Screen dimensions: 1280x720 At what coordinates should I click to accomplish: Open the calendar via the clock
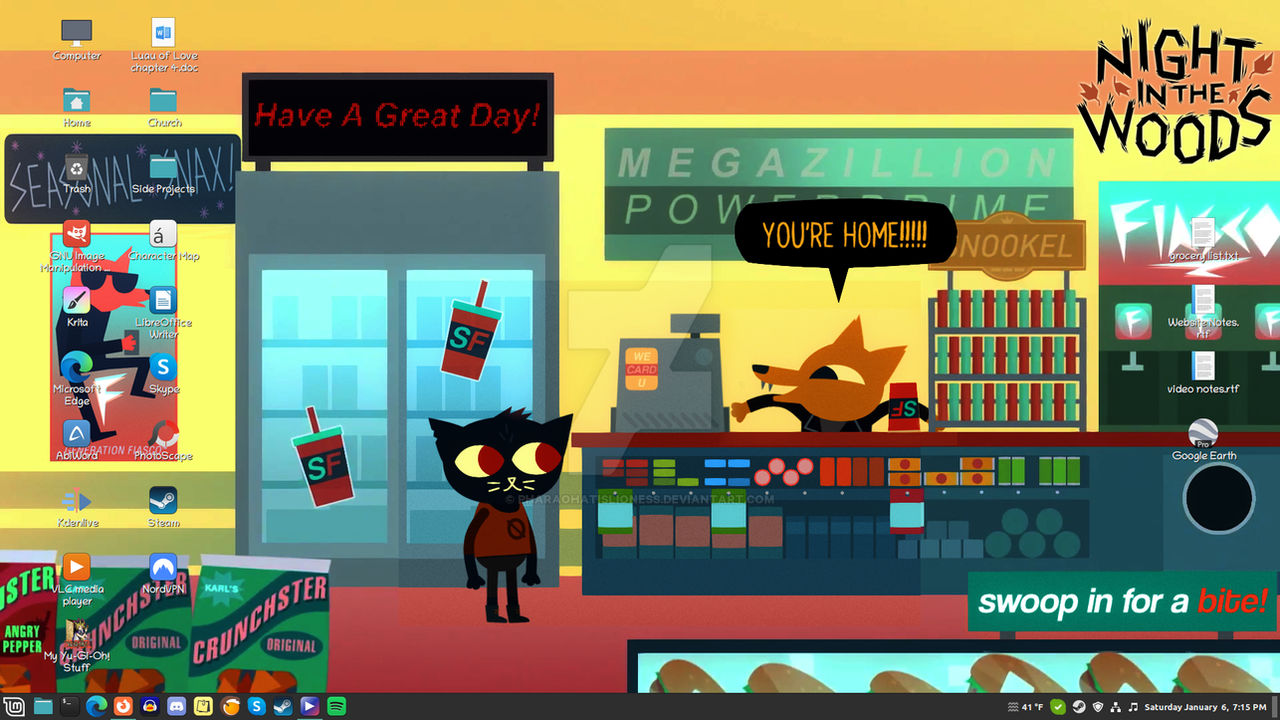[x=1204, y=706]
